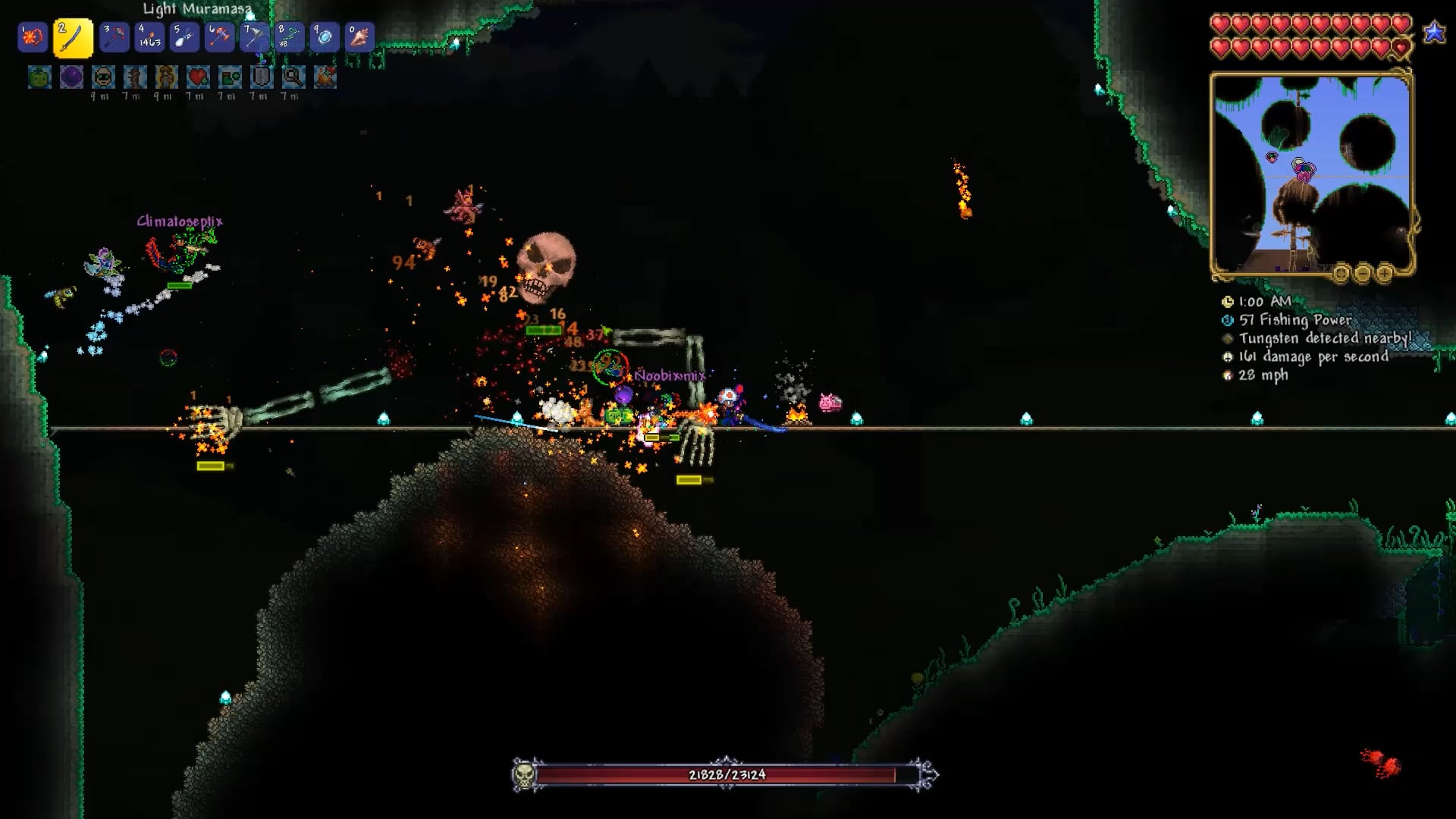Zoom out the minimap with minus button
Screen dimensions: 1456x819
[1362, 273]
